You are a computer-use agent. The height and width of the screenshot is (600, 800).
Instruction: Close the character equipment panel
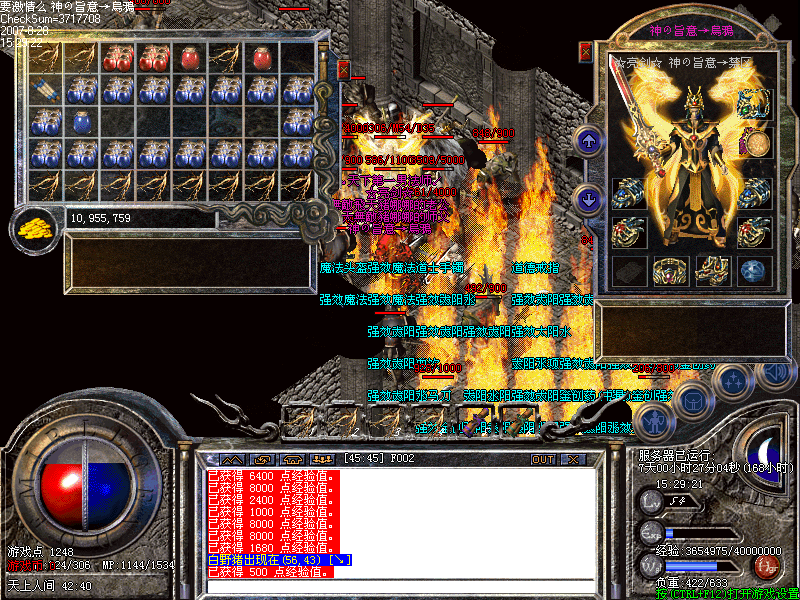[x=586, y=51]
